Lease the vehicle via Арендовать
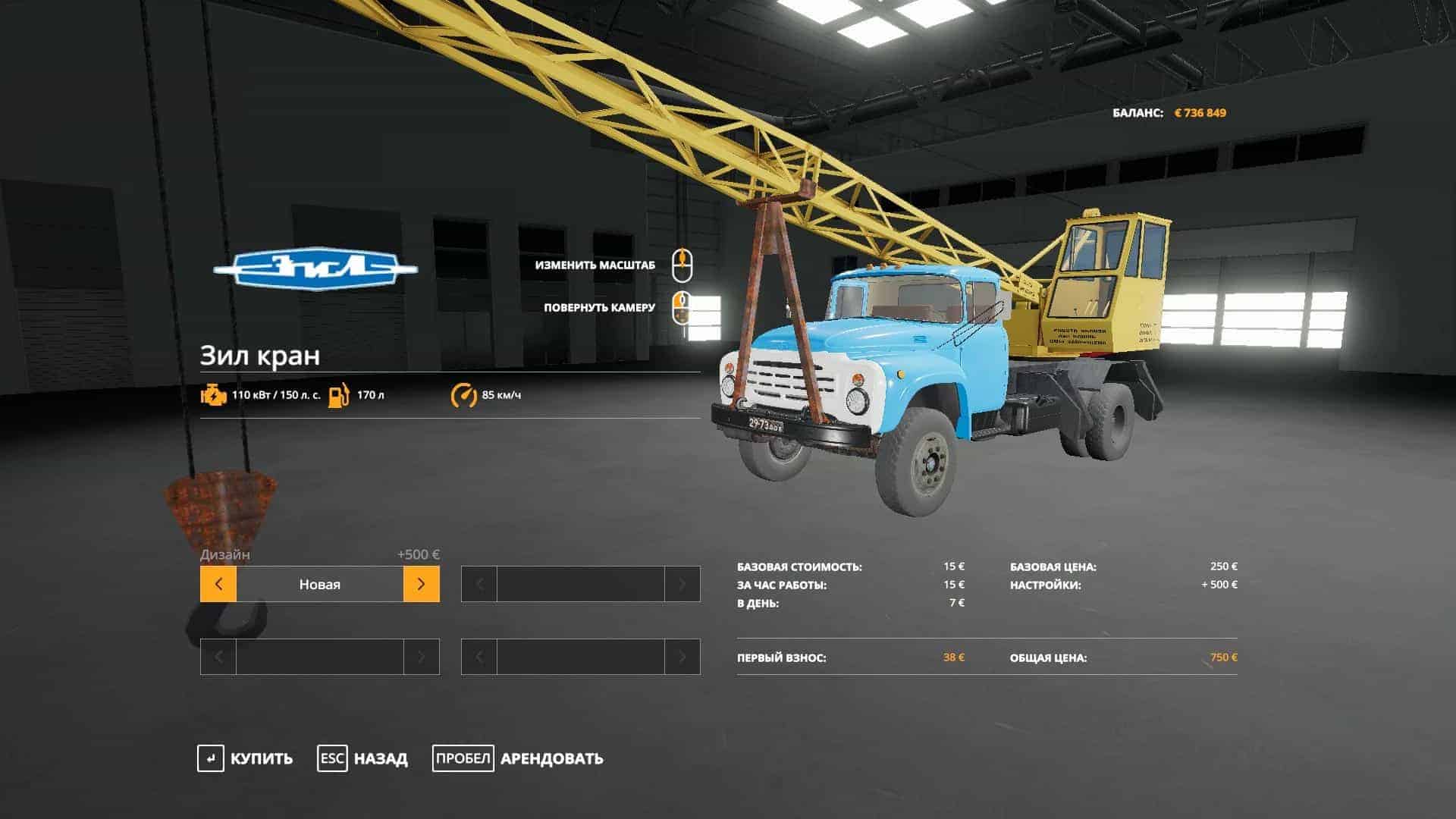The height and width of the screenshot is (819, 1456). coord(518,758)
